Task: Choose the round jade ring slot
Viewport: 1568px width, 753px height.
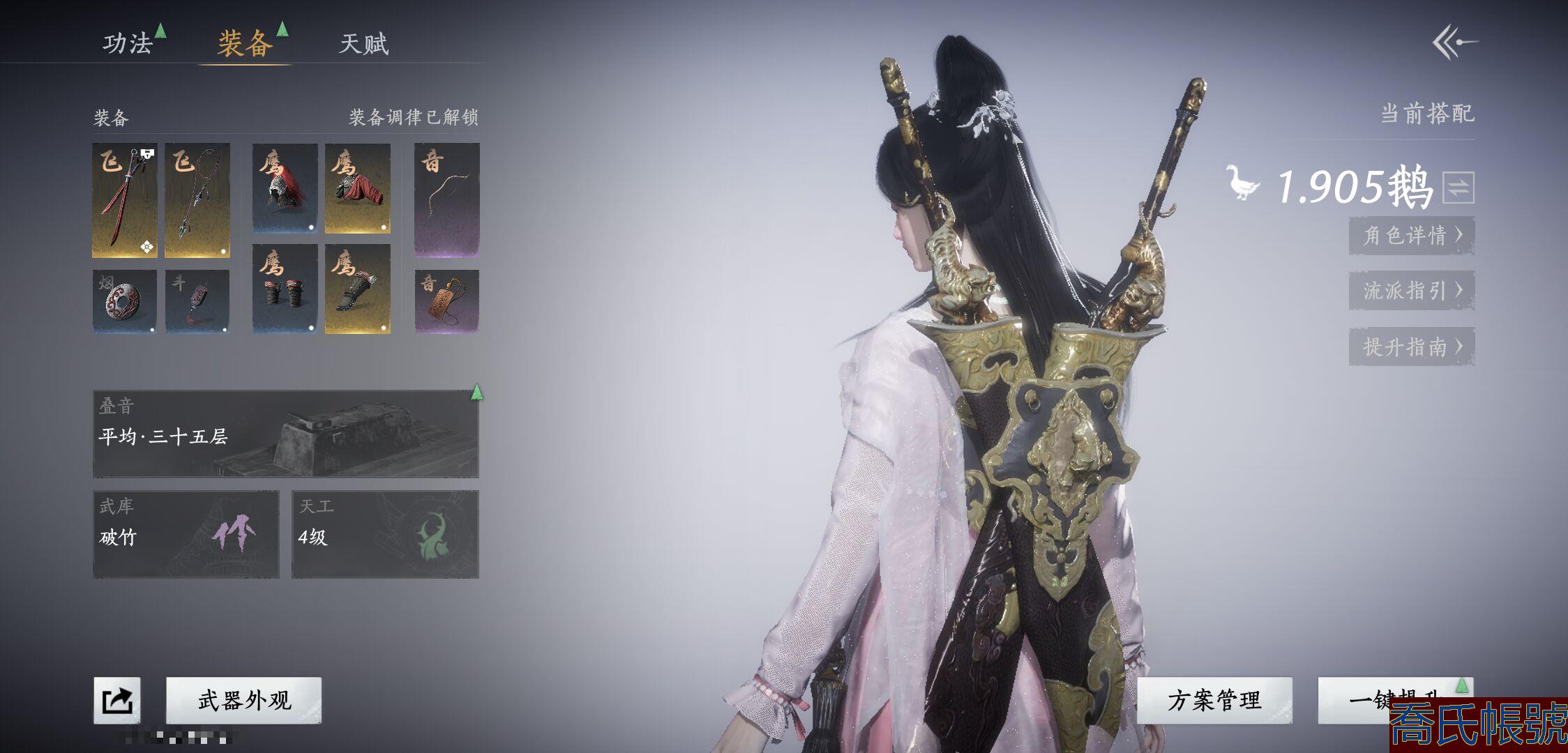Action: [x=125, y=301]
